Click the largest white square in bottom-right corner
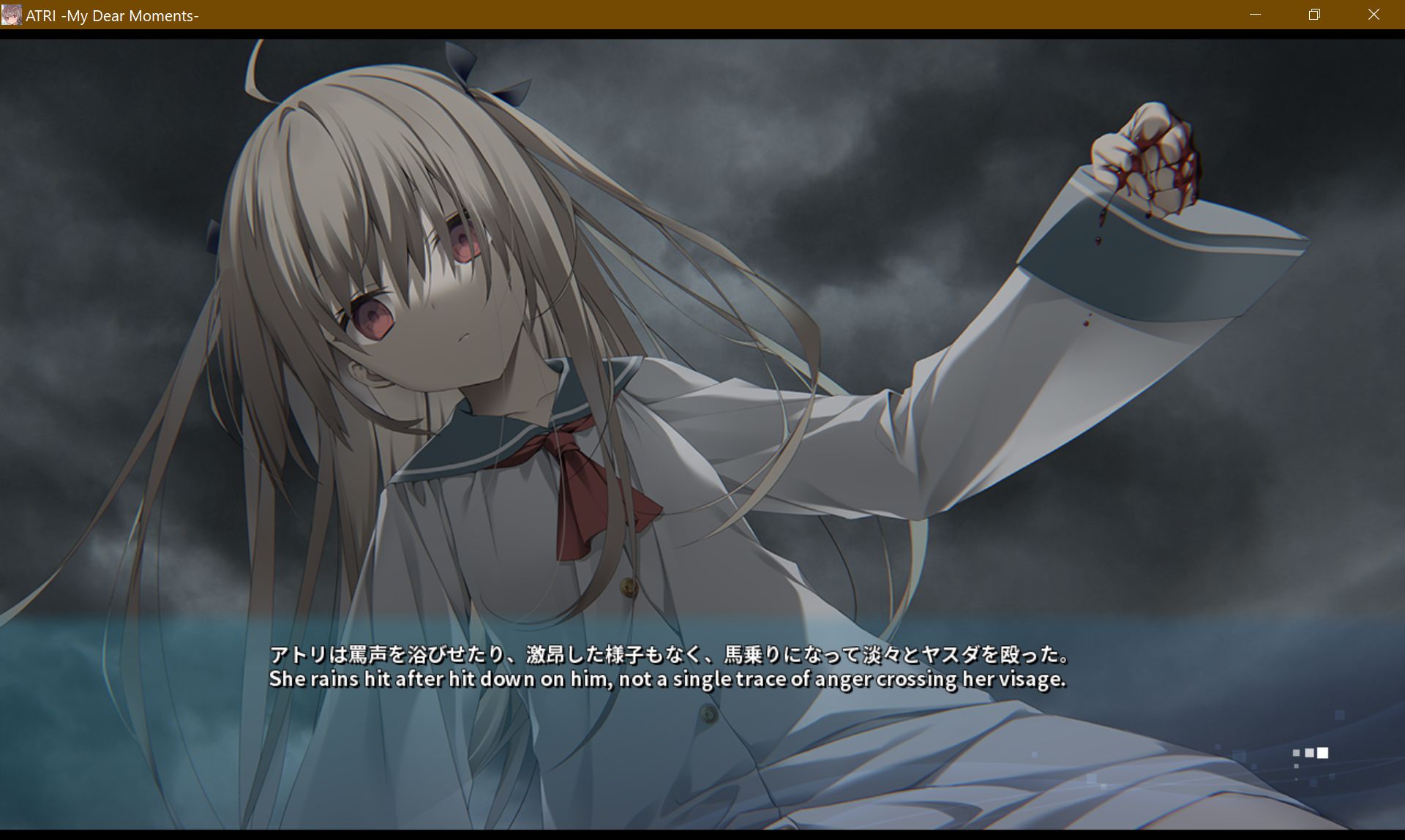The image size is (1405, 840). [1322, 754]
